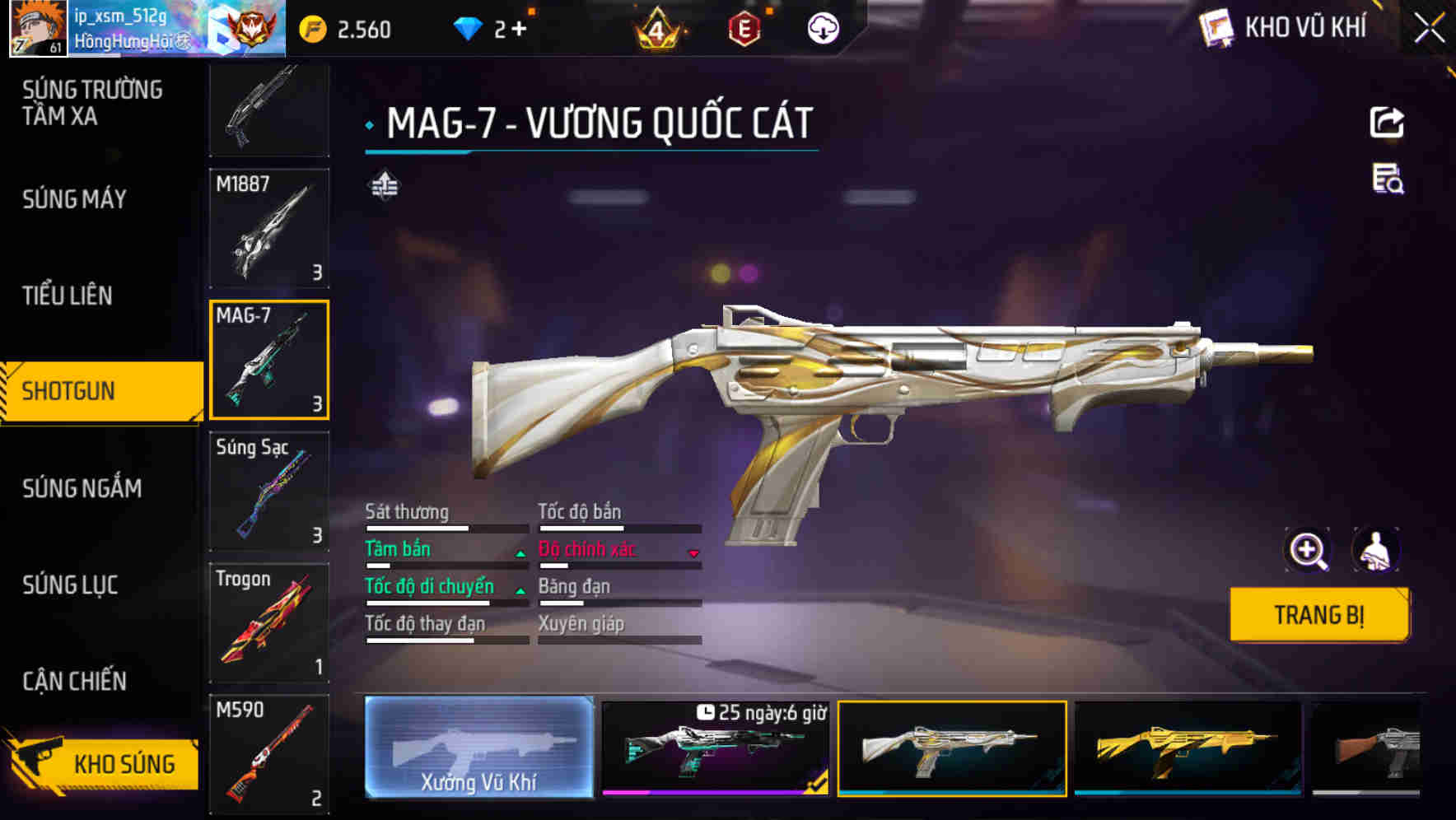Click the share icon
This screenshot has height=820, width=1456.
tap(1387, 123)
